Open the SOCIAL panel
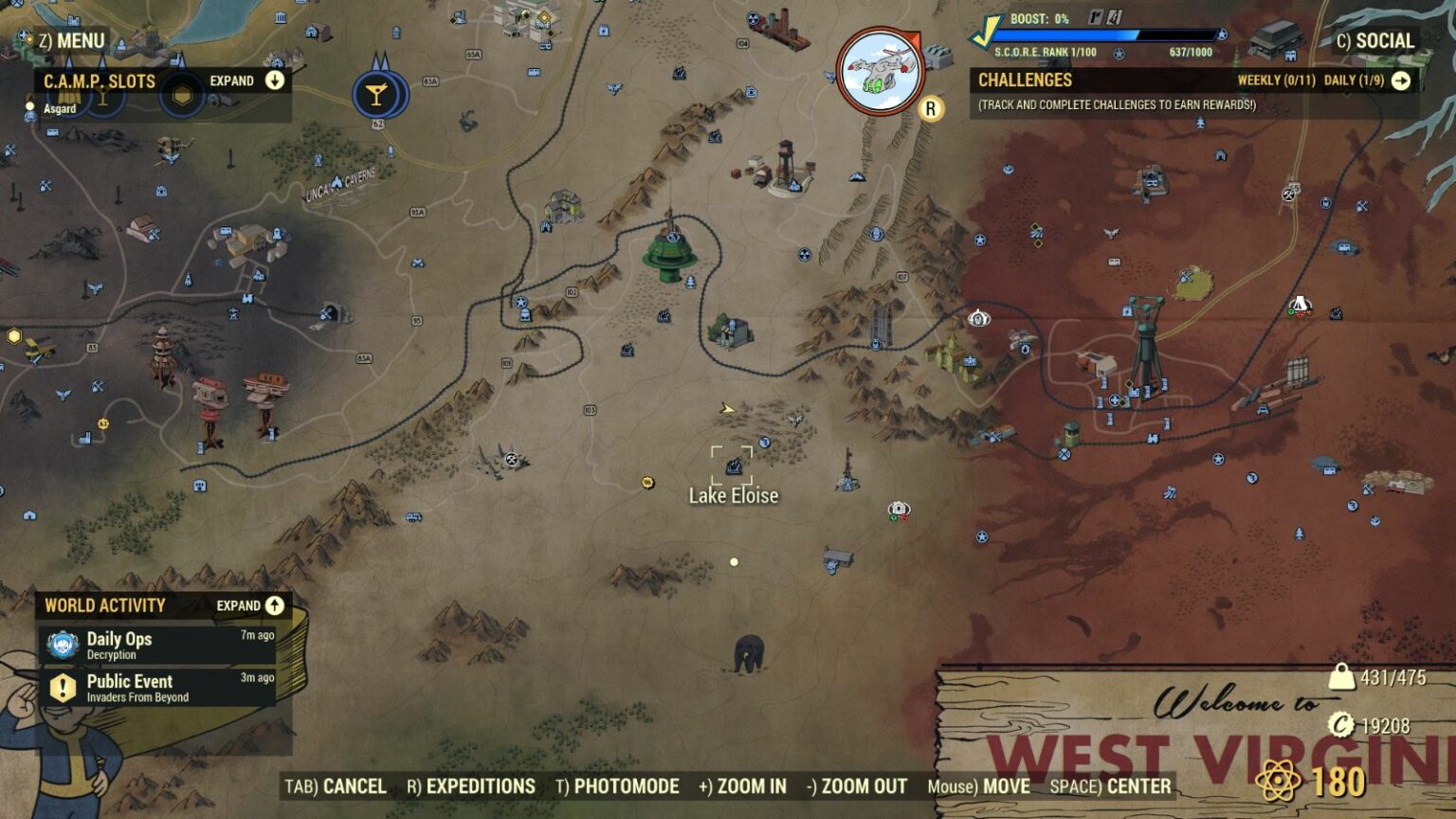Image resolution: width=1456 pixels, height=819 pixels. click(x=1376, y=42)
